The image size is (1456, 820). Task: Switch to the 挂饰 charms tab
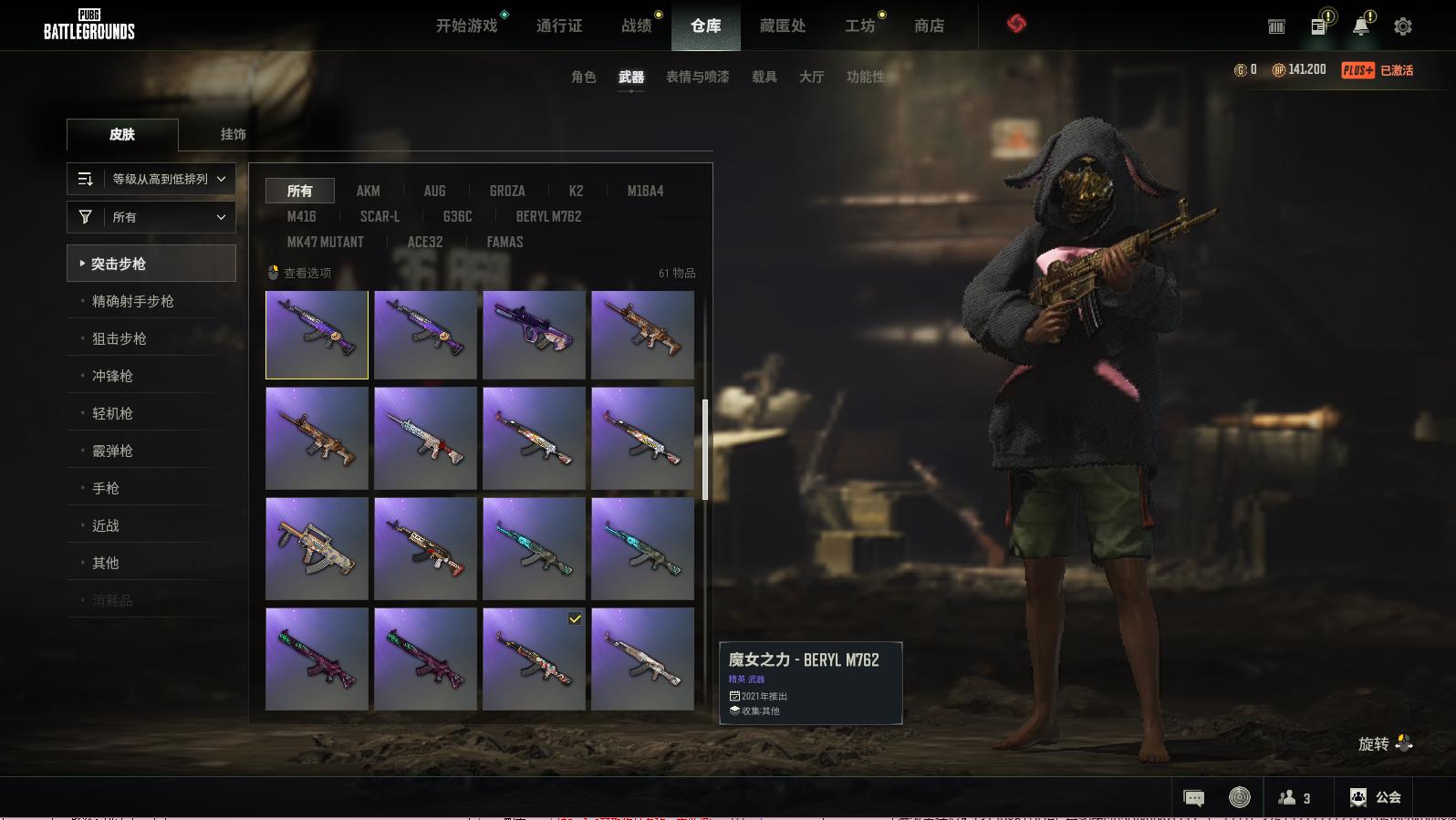[233, 134]
